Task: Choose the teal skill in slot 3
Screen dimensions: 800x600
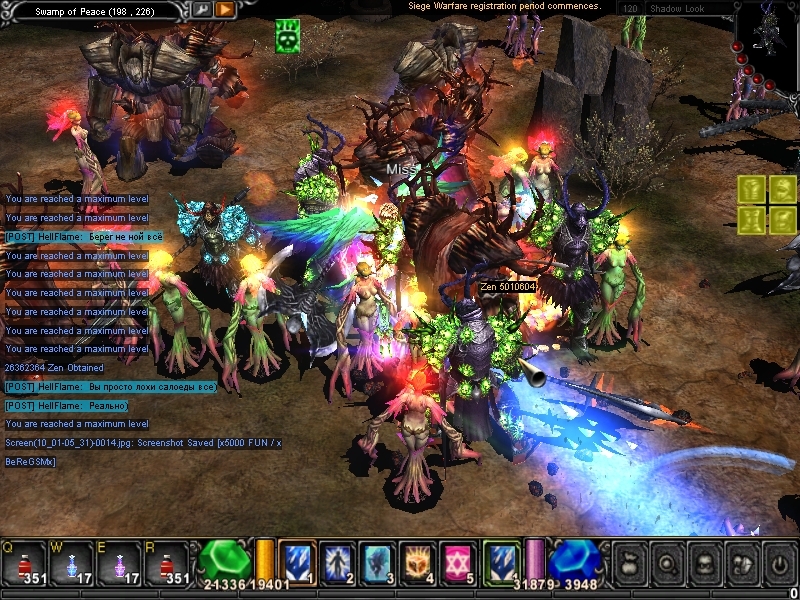Action: coord(378,563)
